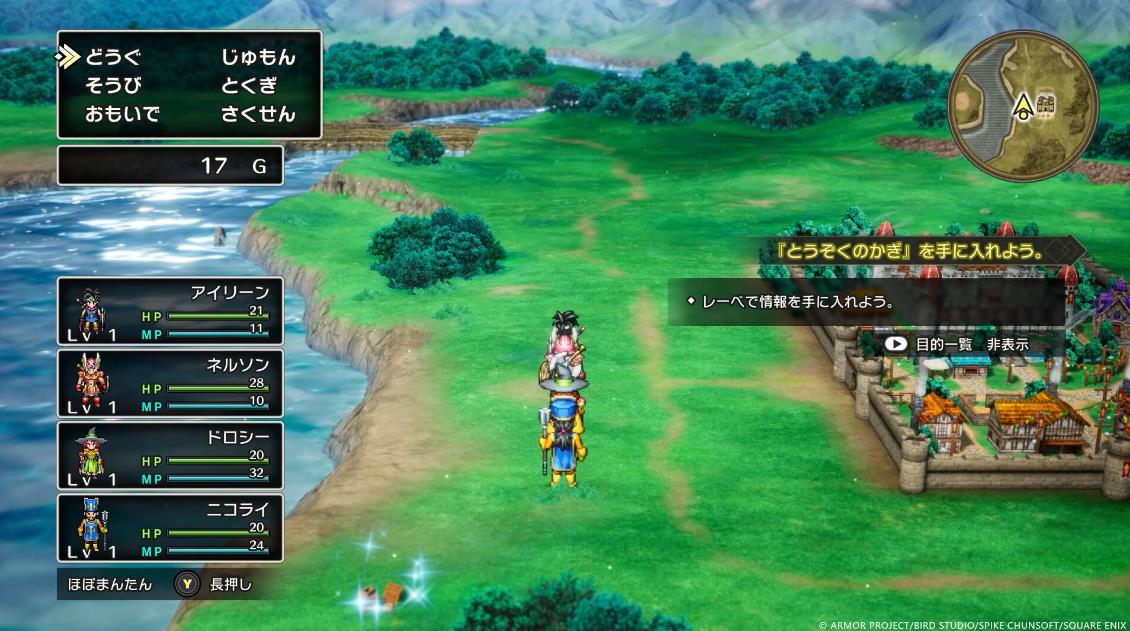
Task: Open とくぎ abilities menu
Action: [x=249, y=85]
